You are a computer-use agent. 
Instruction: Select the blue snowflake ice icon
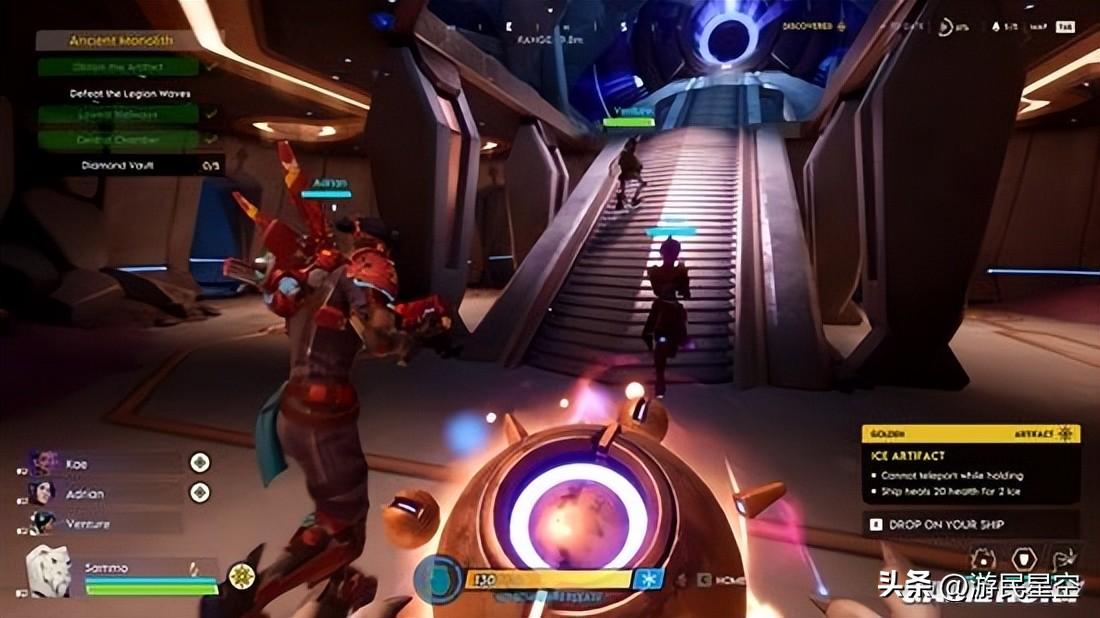(x=648, y=579)
